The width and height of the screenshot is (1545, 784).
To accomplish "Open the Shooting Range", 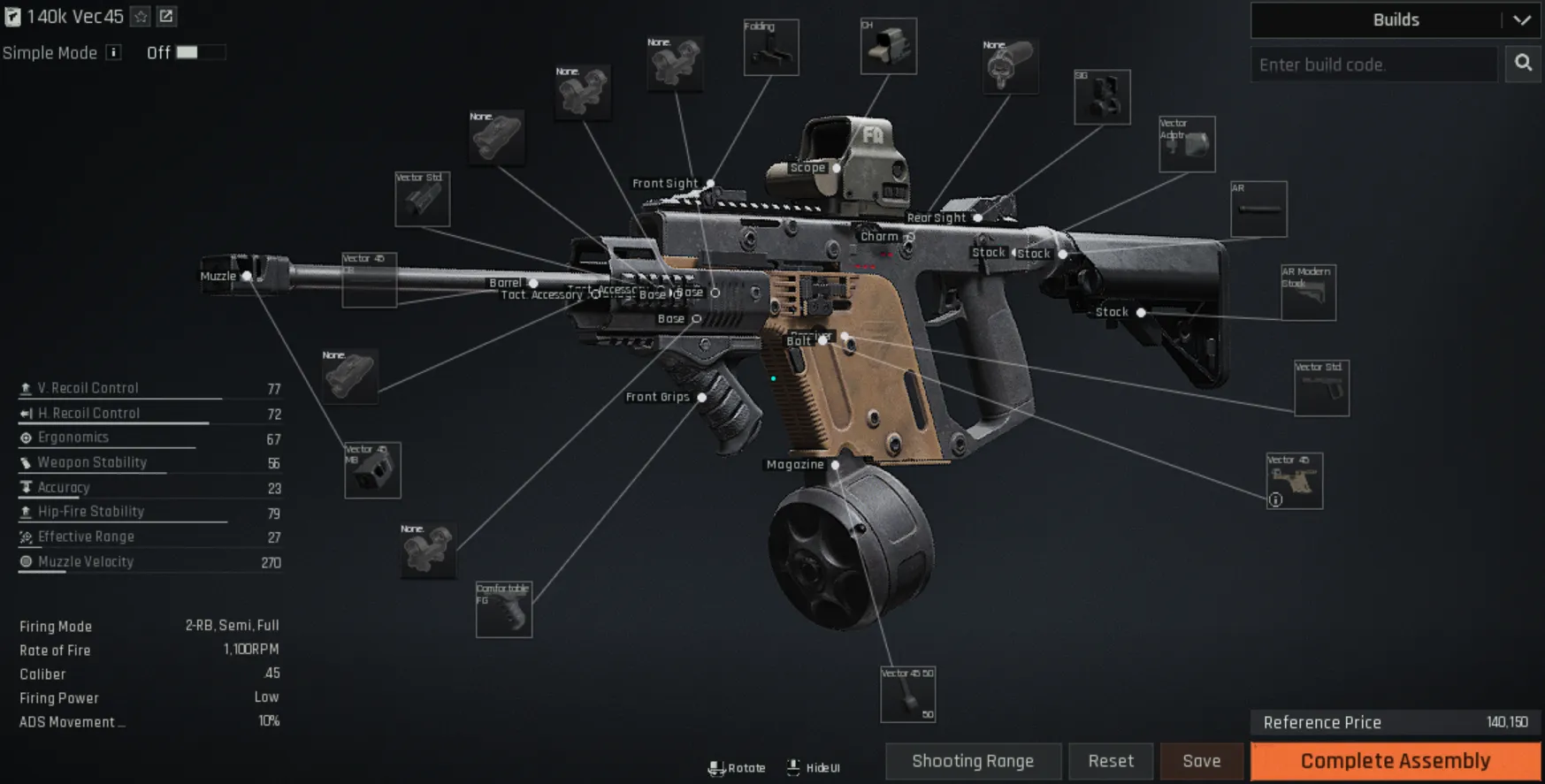I will (x=973, y=760).
